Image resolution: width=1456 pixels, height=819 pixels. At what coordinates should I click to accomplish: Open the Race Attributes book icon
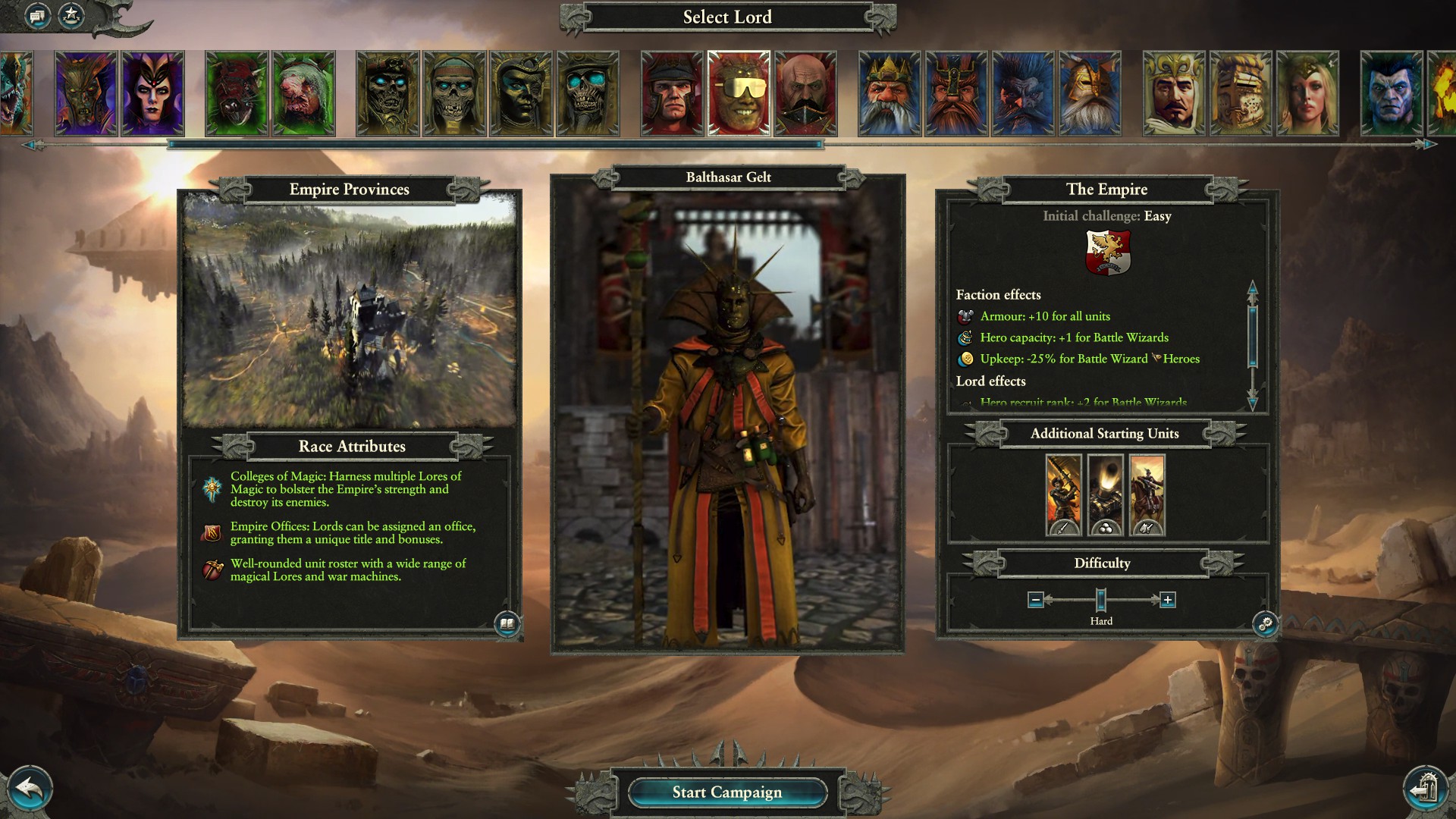507,623
